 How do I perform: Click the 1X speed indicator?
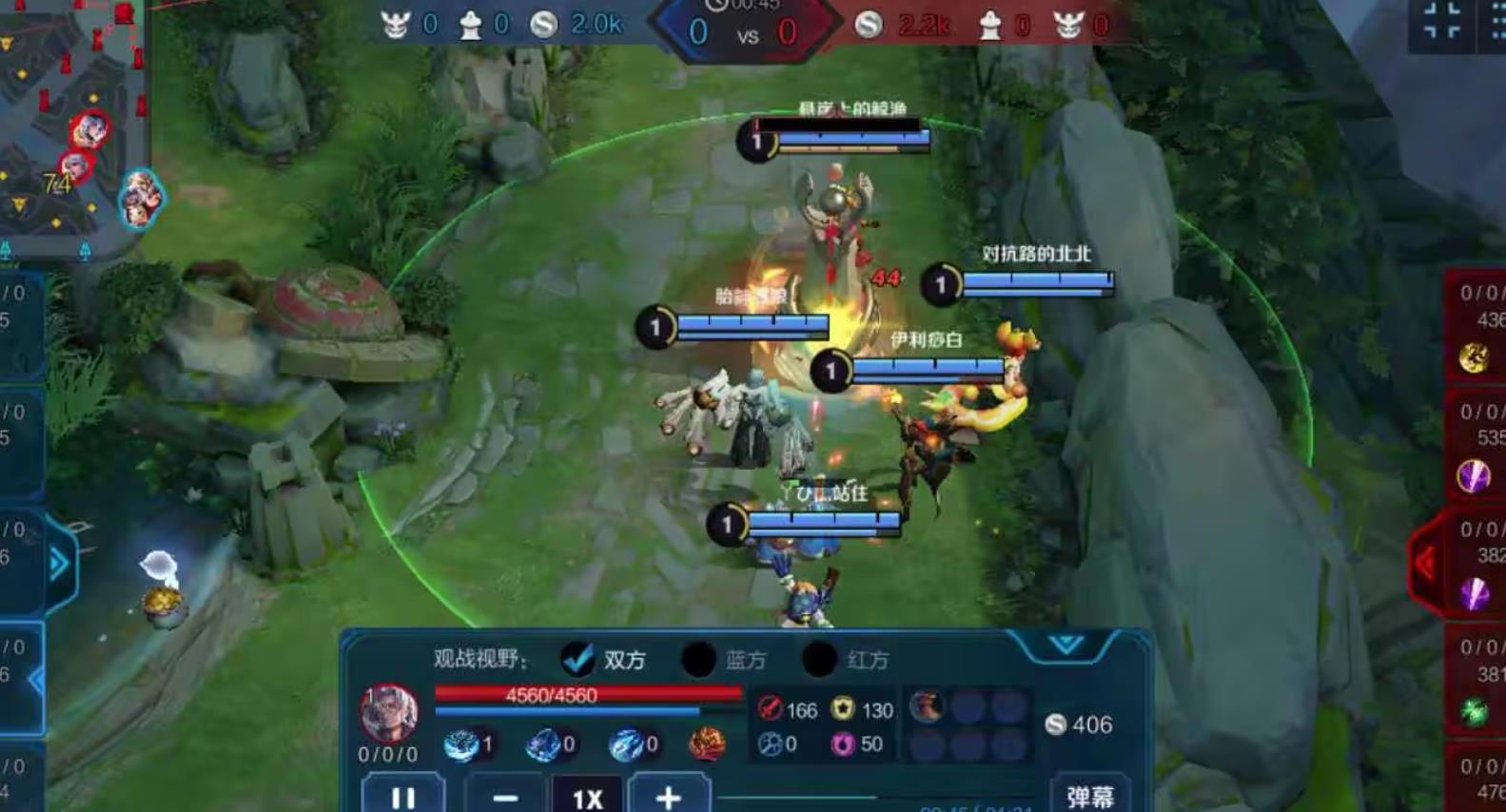pyautogui.click(x=587, y=797)
